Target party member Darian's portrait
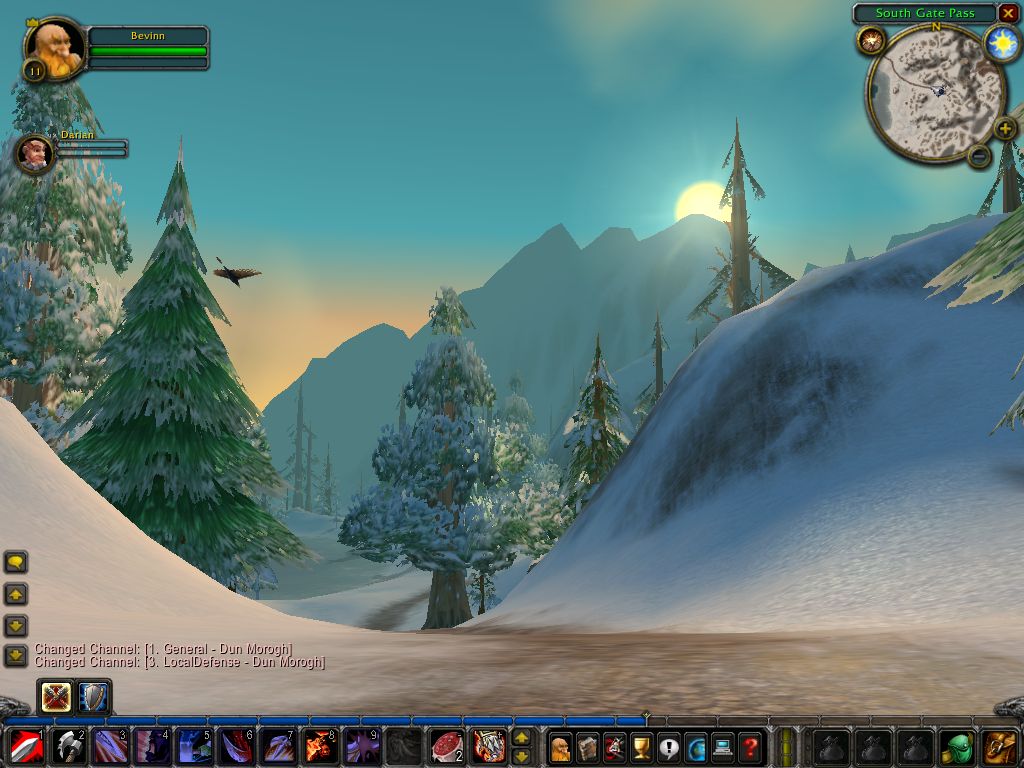 35,153
